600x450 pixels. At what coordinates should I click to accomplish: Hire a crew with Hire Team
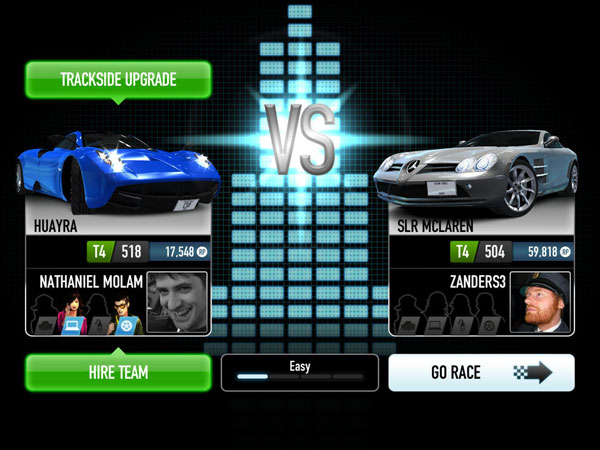[x=118, y=372]
